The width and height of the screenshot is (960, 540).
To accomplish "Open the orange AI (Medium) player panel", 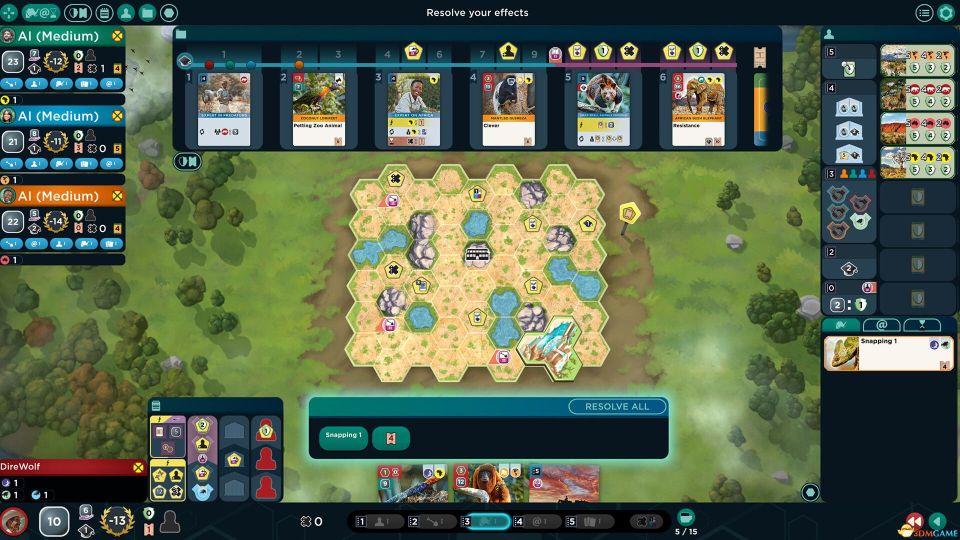I will coord(62,195).
